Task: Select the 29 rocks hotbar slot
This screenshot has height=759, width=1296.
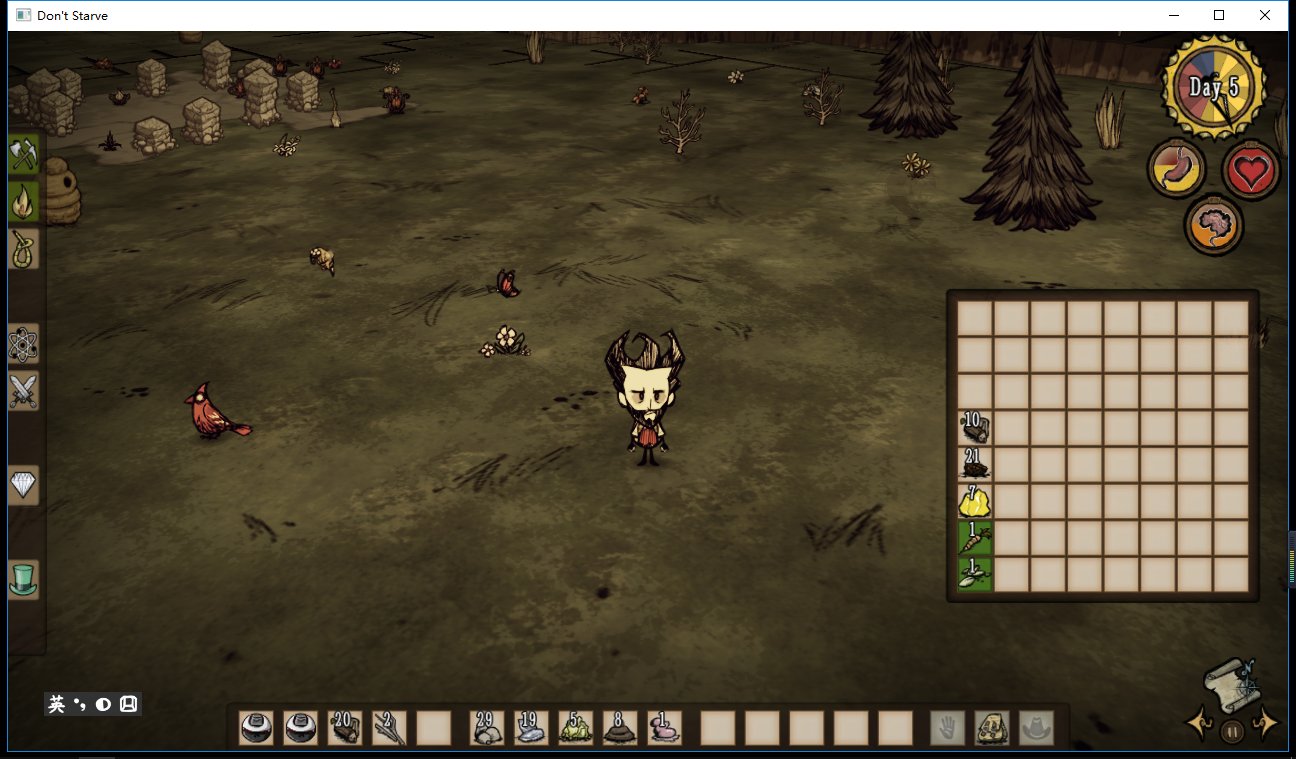Action: (488, 728)
